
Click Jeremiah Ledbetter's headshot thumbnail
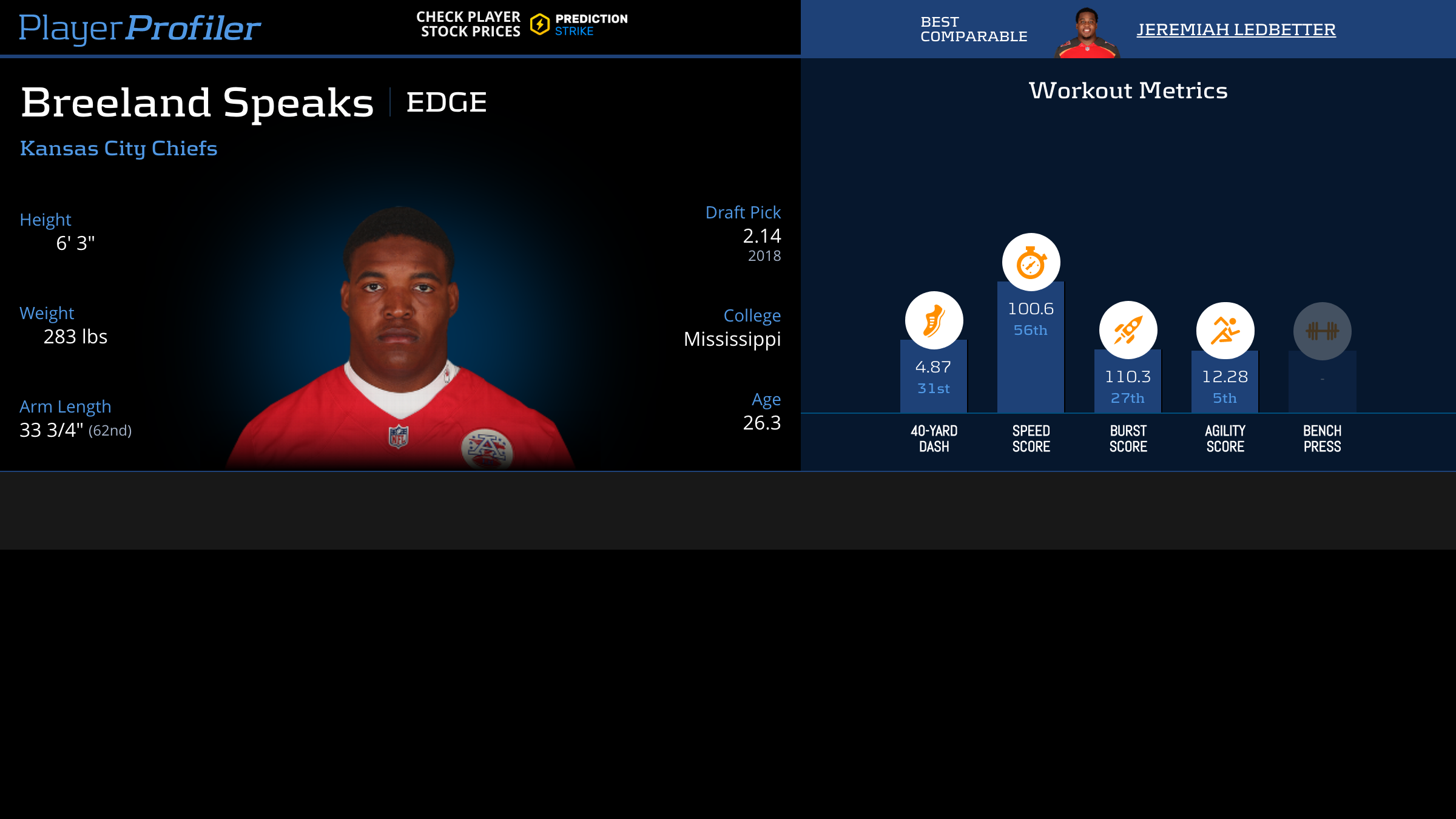pos(1087,33)
